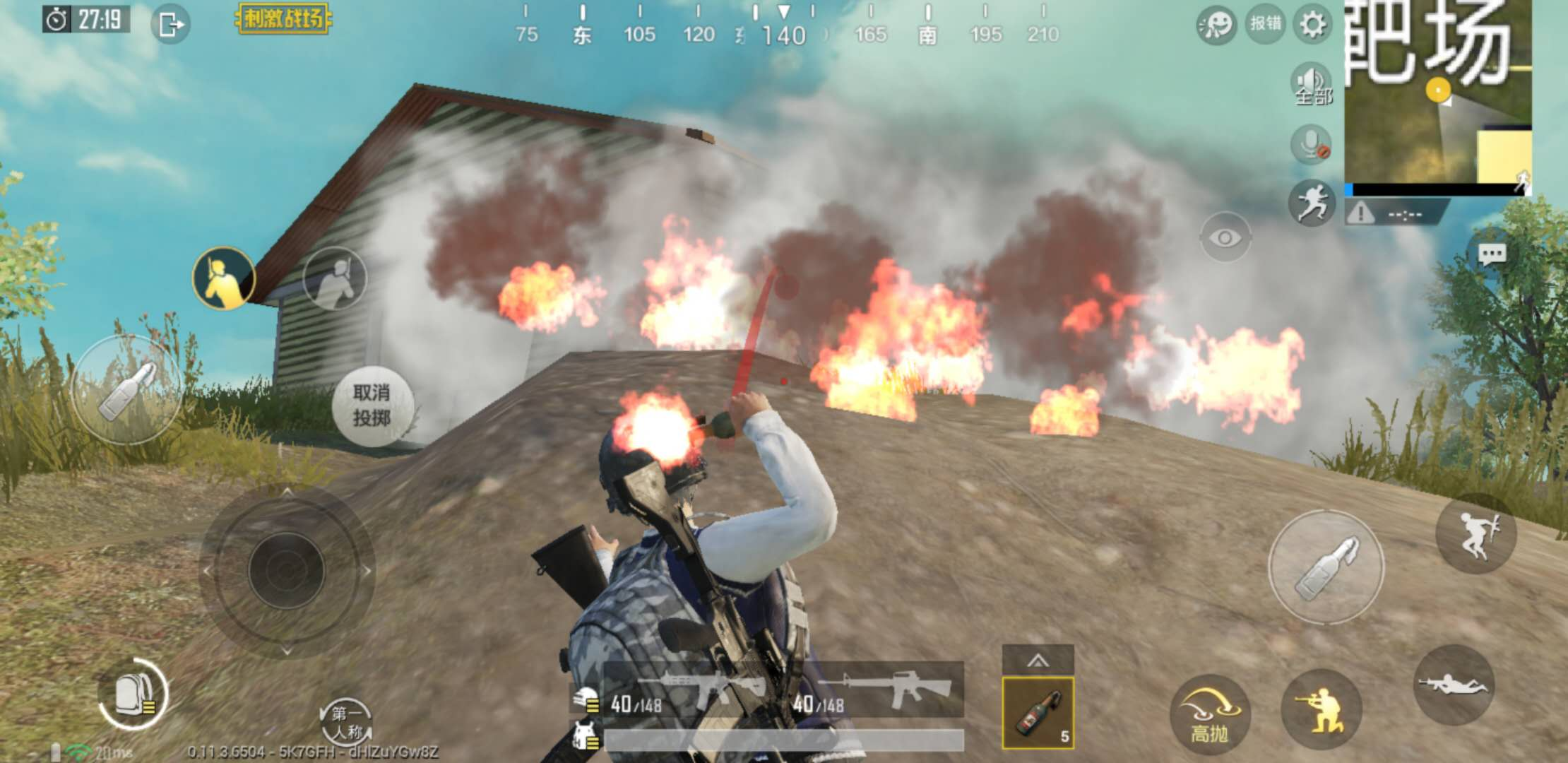Viewport: 1568px width, 763px height.
Task: Tap the exit match icon
Action: pos(170,25)
